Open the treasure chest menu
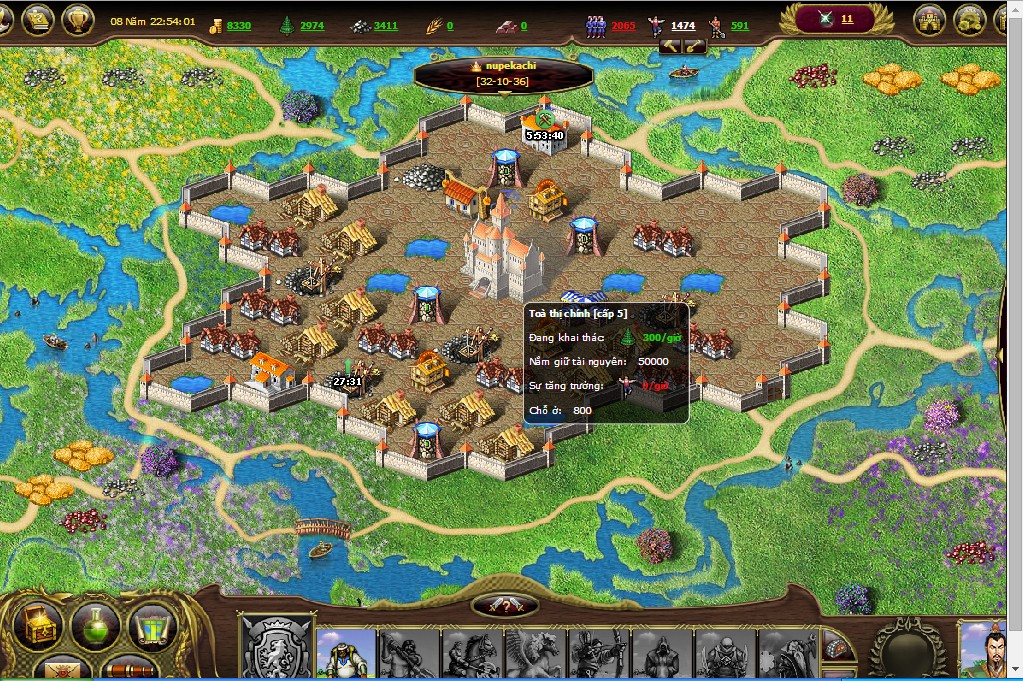The image size is (1023, 681). [x=38, y=625]
